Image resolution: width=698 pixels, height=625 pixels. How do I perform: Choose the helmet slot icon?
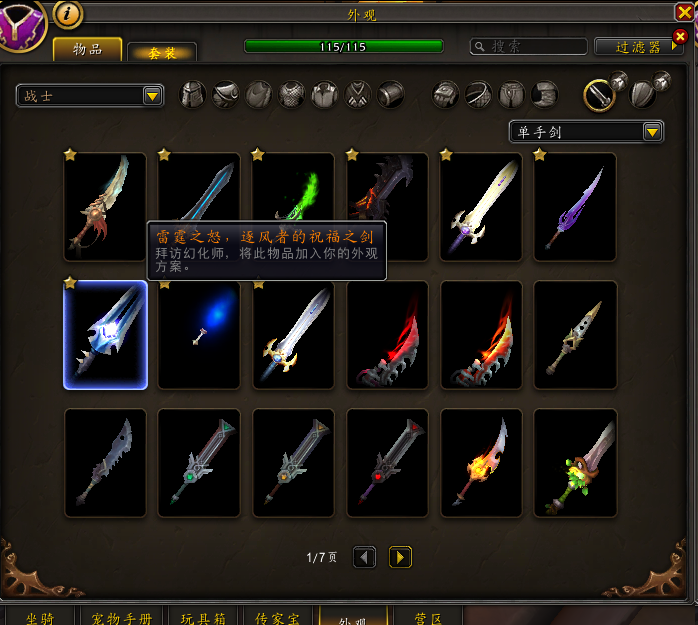[192, 95]
